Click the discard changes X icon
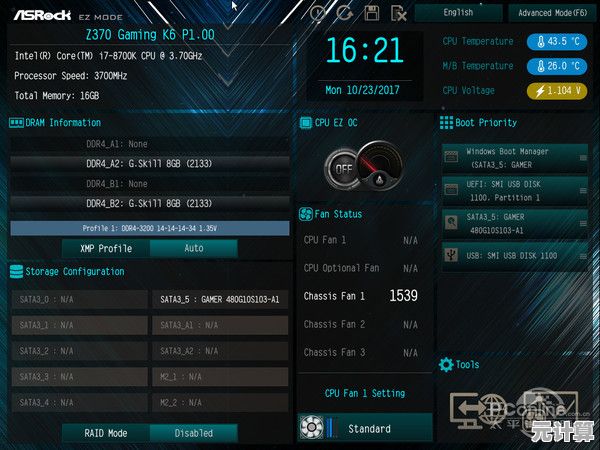This screenshot has width=600, height=450. 398,13
